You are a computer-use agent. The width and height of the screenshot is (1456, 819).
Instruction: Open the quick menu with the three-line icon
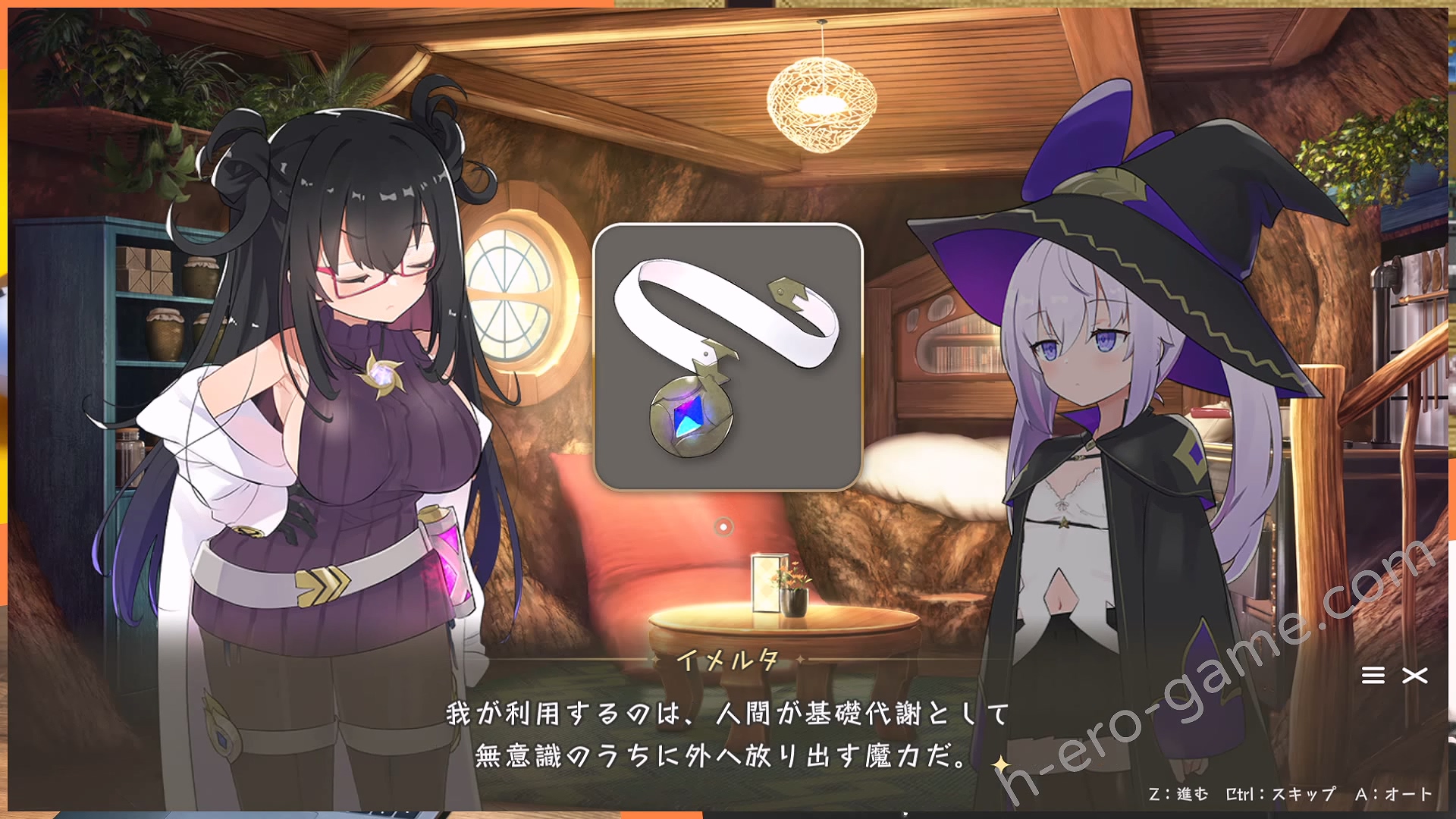pyautogui.click(x=1373, y=677)
